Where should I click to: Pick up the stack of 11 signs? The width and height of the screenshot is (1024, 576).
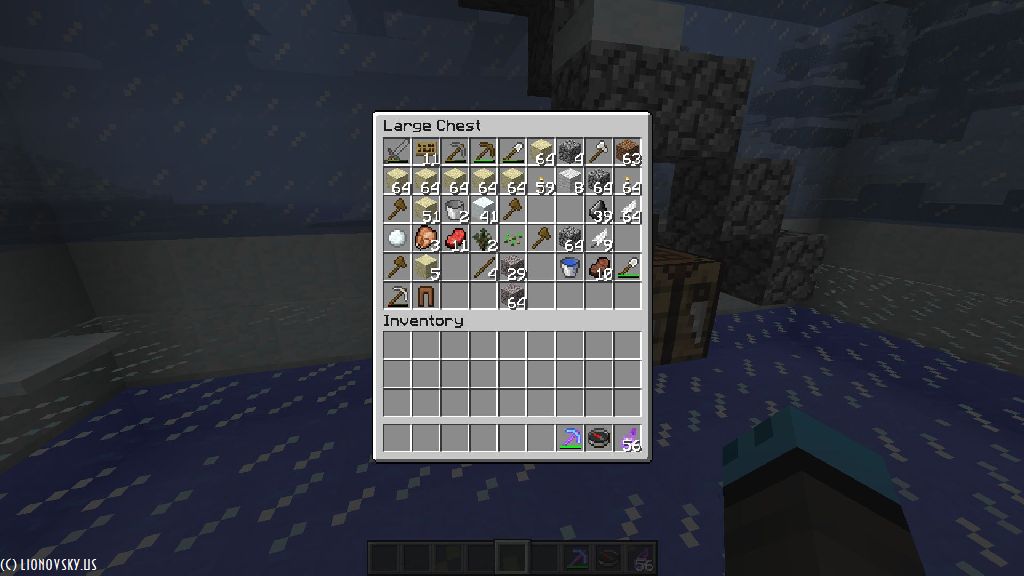[x=426, y=152]
